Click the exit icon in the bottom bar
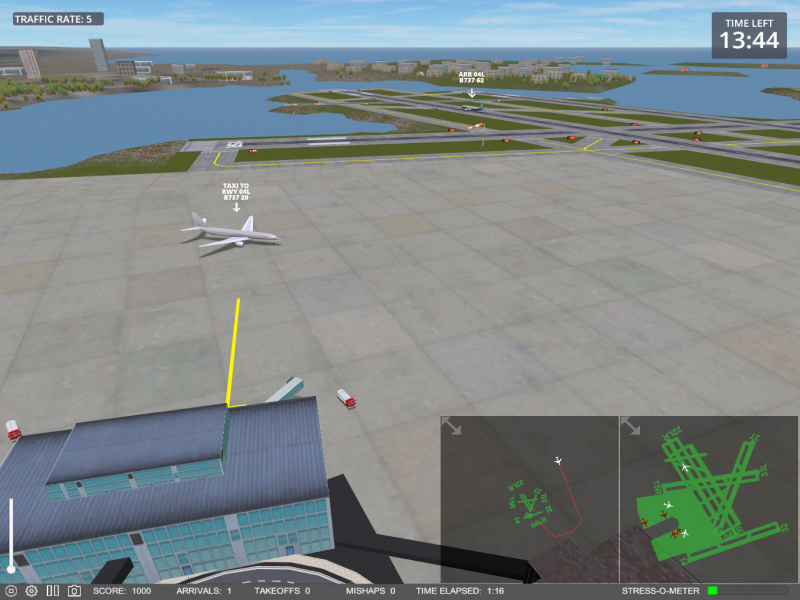 point(11,591)
